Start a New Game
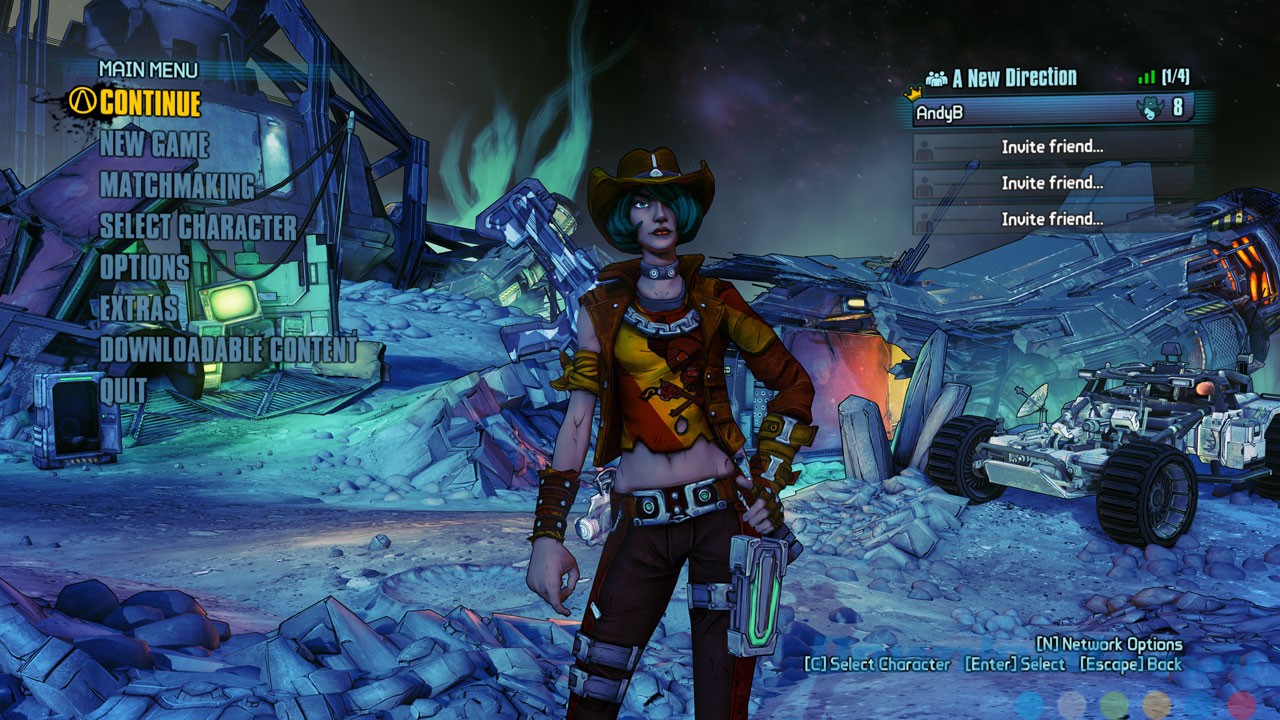Screen dimensions: 1280x720 [154, 144]
